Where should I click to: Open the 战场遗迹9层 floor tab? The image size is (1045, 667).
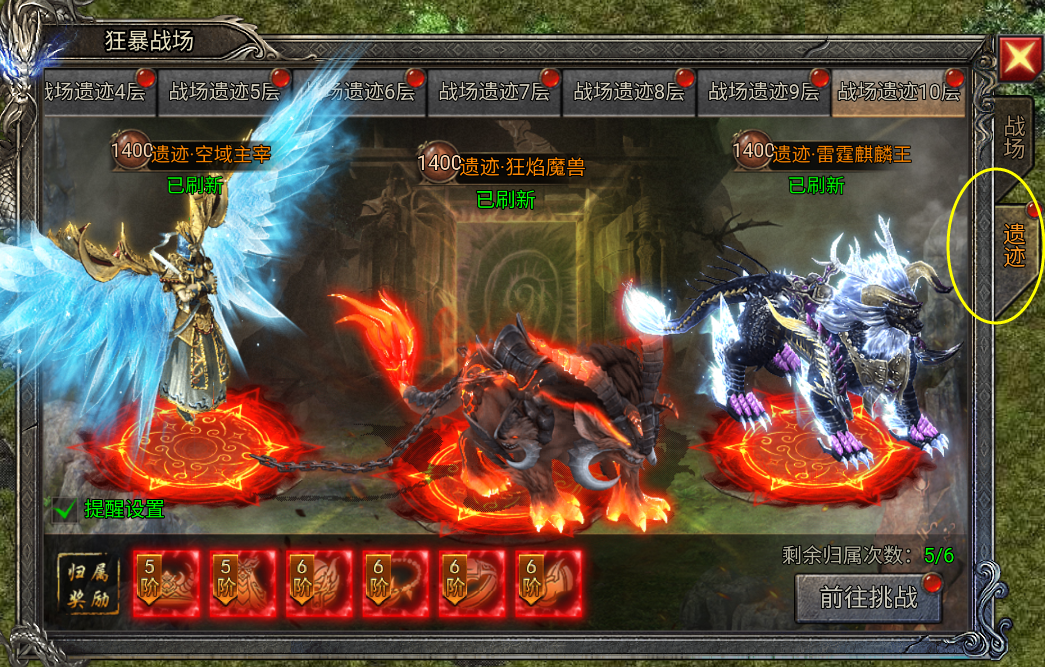[x=764, y=92]
